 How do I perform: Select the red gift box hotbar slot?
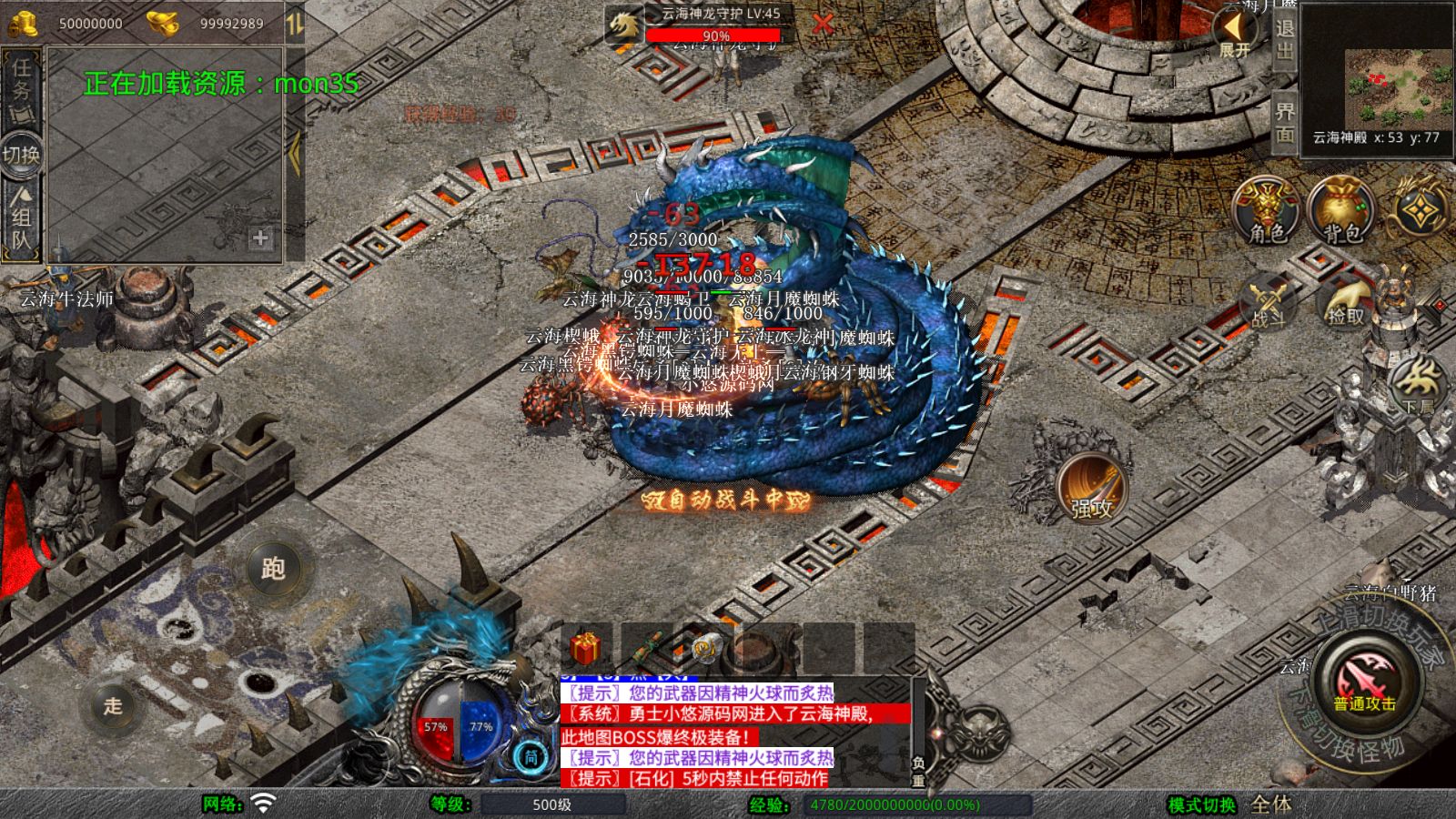tap(586, 649)
